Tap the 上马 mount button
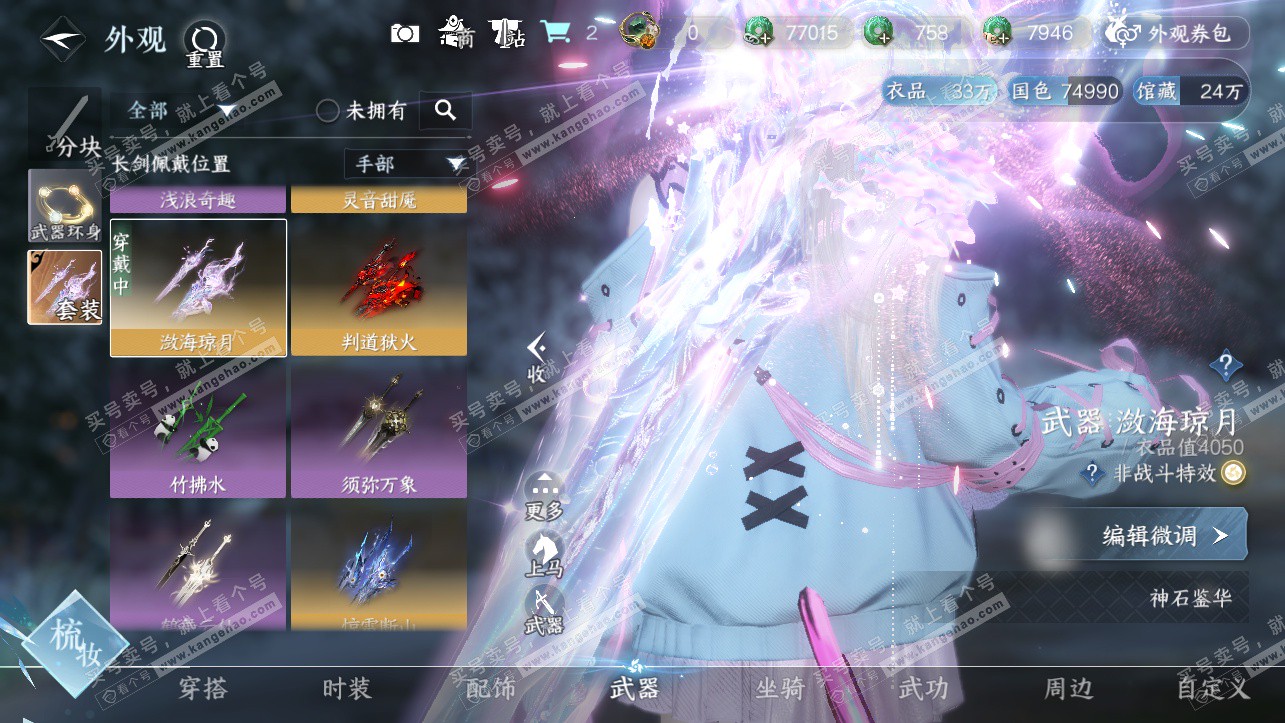 (544, 554)
